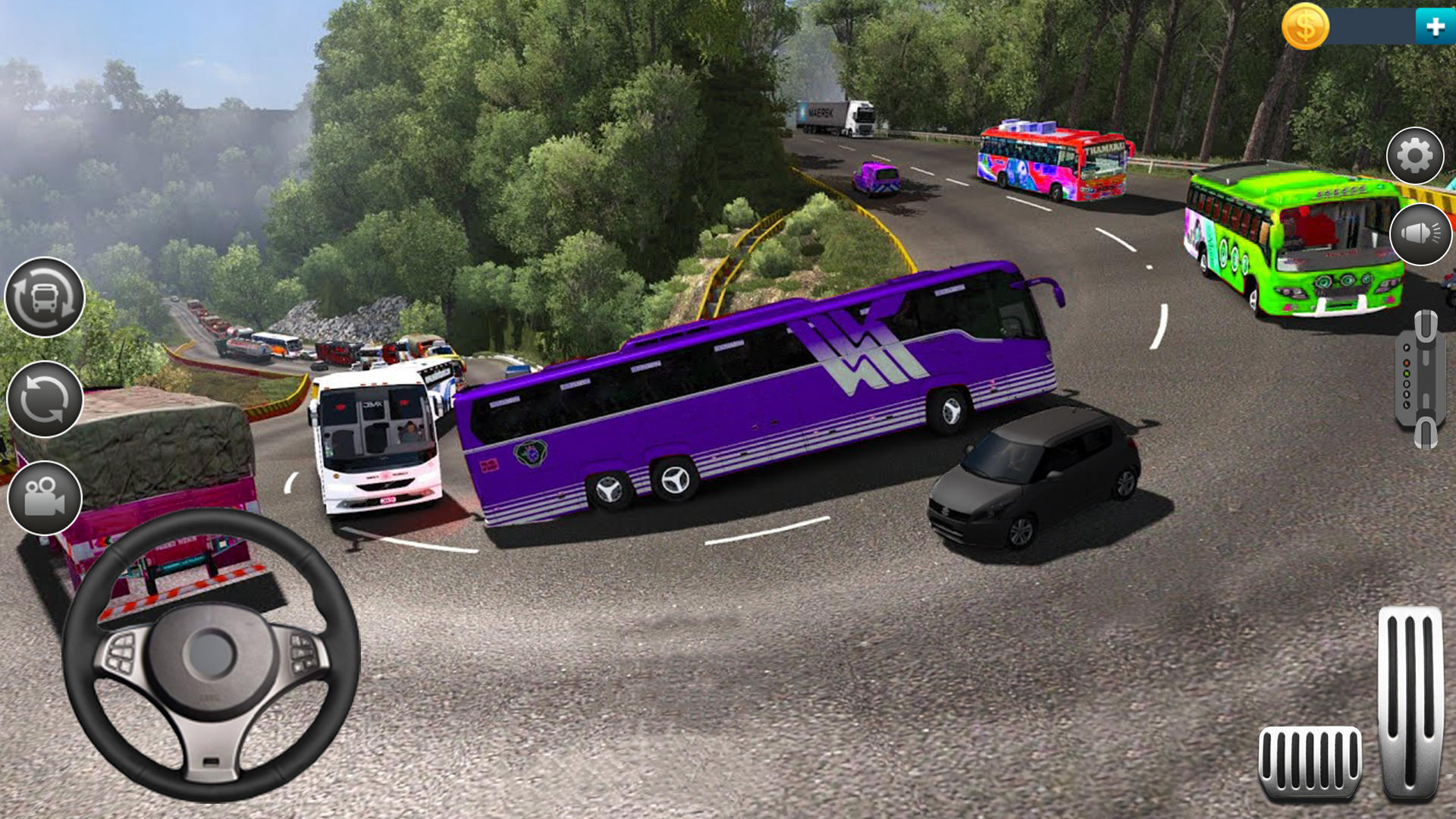1456x819 pixels.
Task: Select the green N neutral gear light
Action: tap(1407, 373)
